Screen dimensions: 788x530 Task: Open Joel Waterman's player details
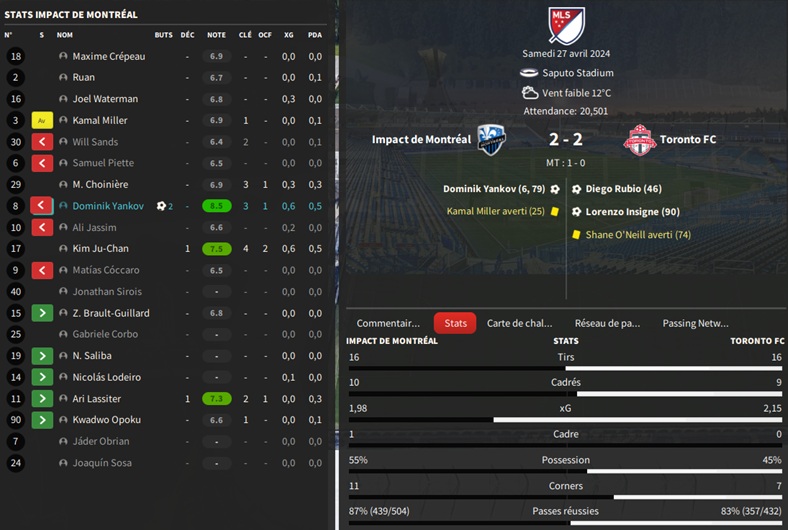click(x=105, y=99)
